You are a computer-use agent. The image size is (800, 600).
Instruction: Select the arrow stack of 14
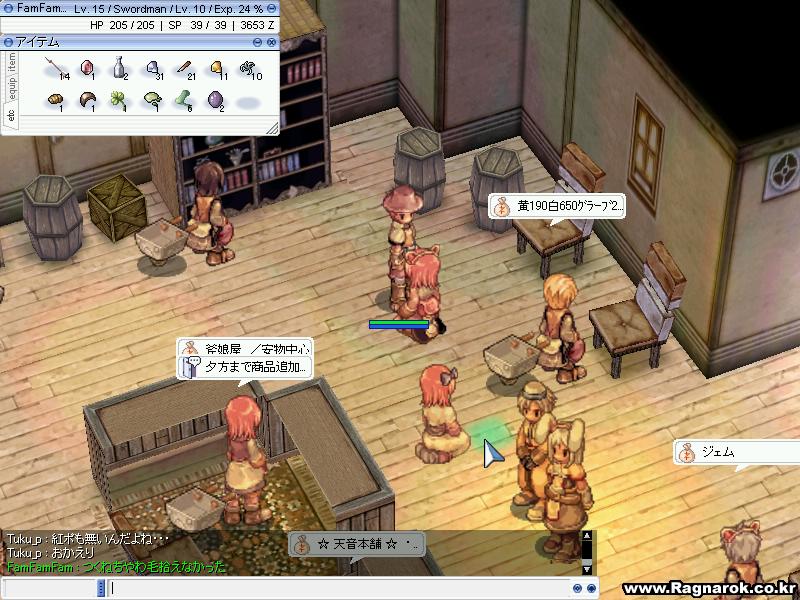click(x=54, y=69)
